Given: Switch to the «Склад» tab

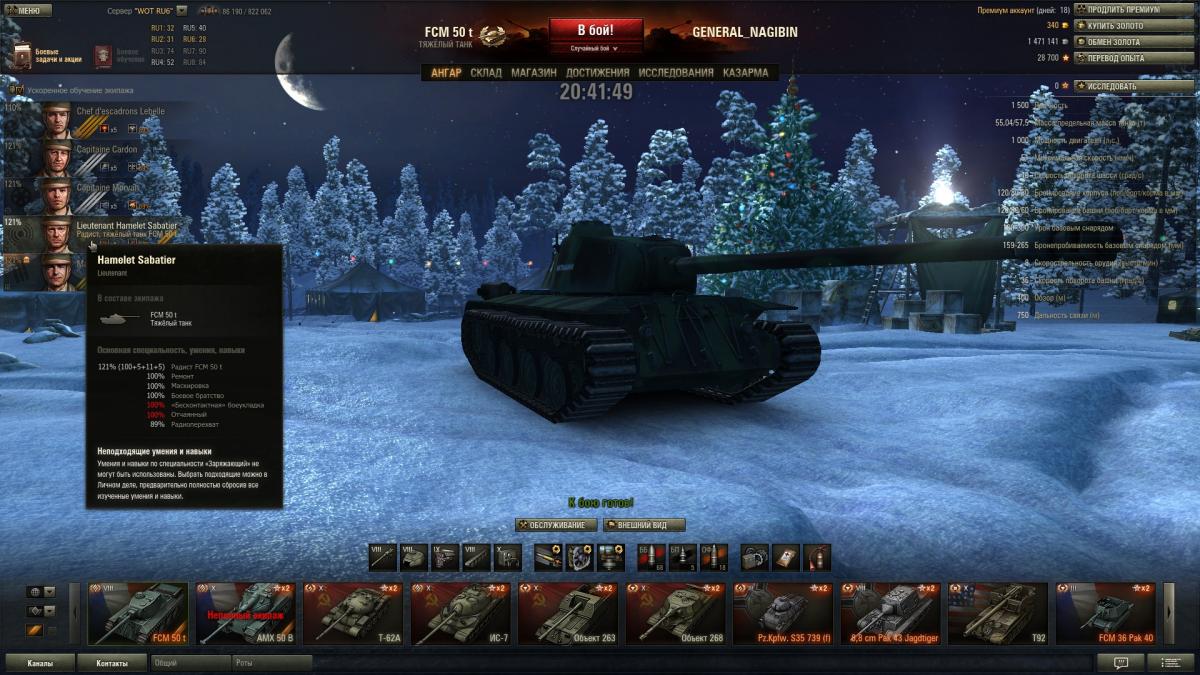Looking at the screenshot, I should point(486,73).
